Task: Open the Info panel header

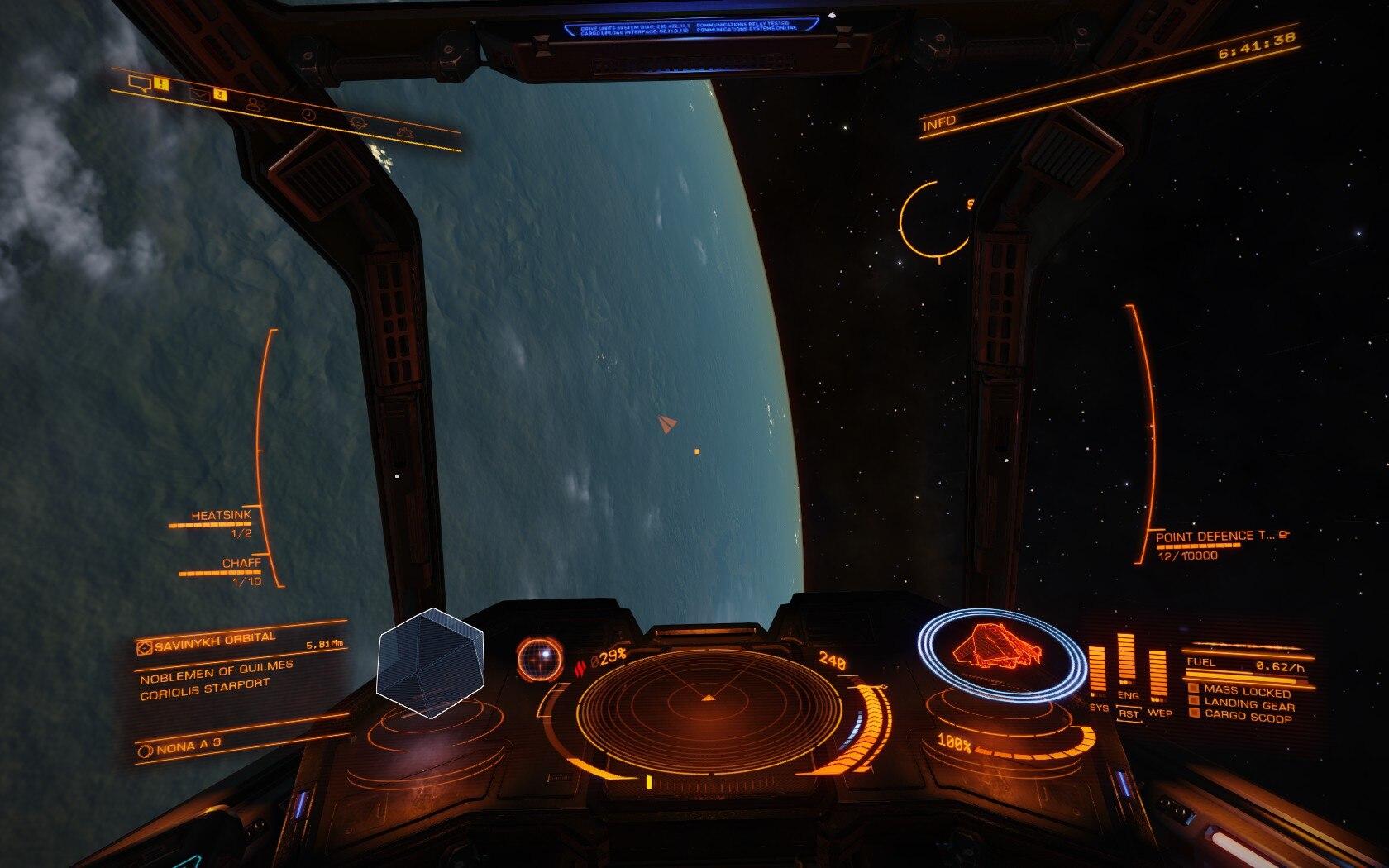Action: [x=940, y=123]
